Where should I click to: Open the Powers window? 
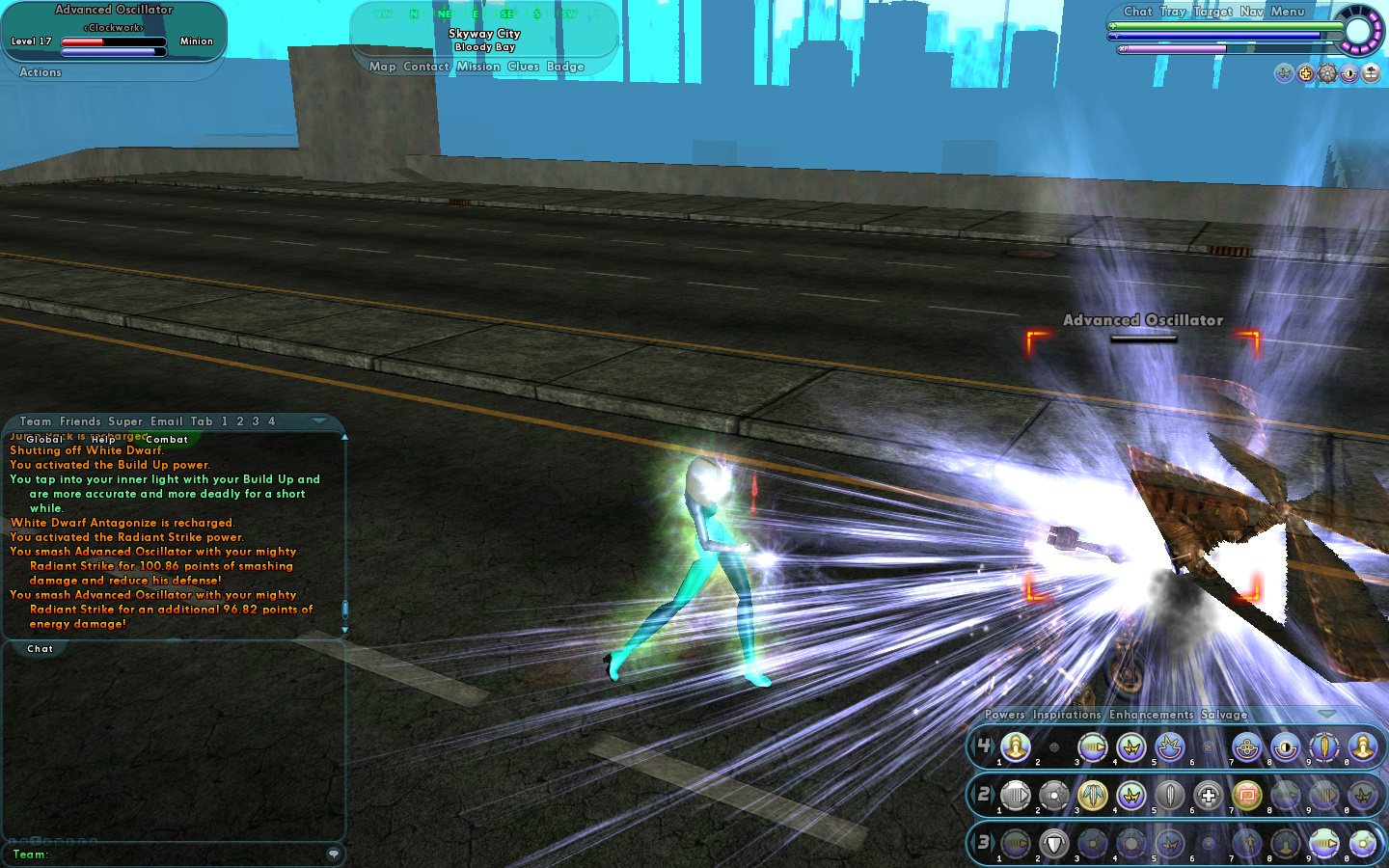pos(1004,715)
